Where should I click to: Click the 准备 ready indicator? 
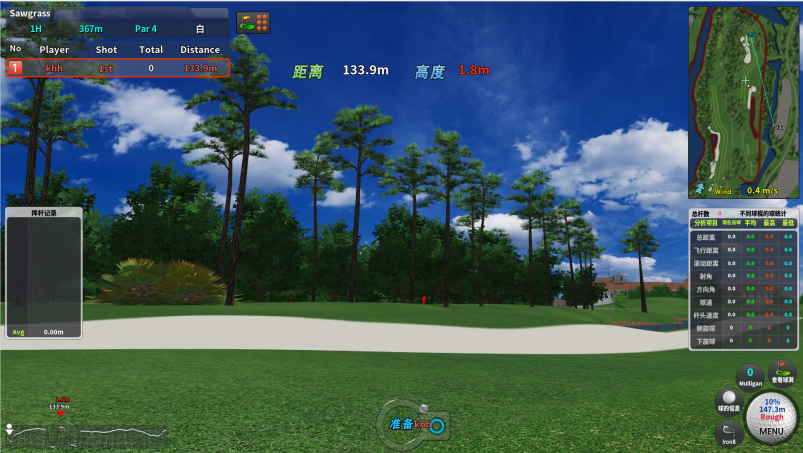click(415, 424)
